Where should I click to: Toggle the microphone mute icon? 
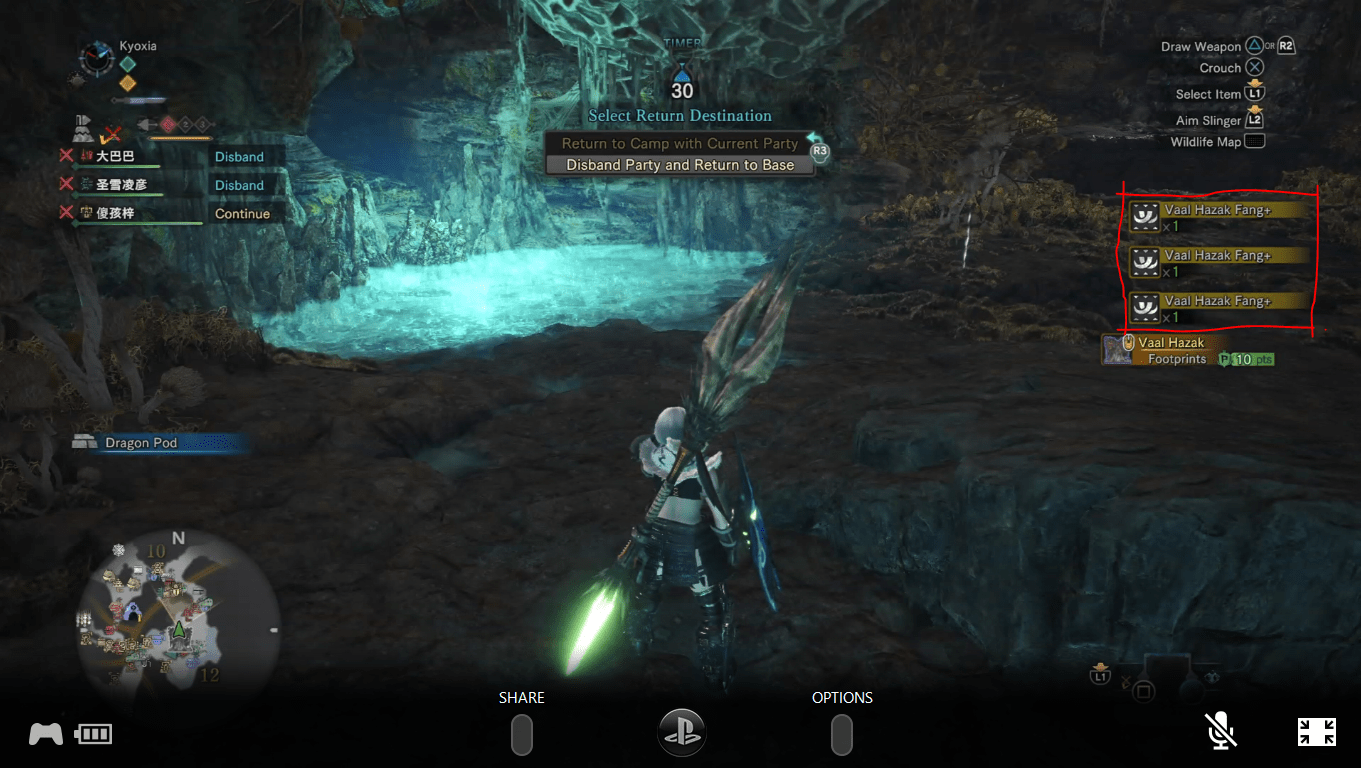click(x=1221, y=730)
